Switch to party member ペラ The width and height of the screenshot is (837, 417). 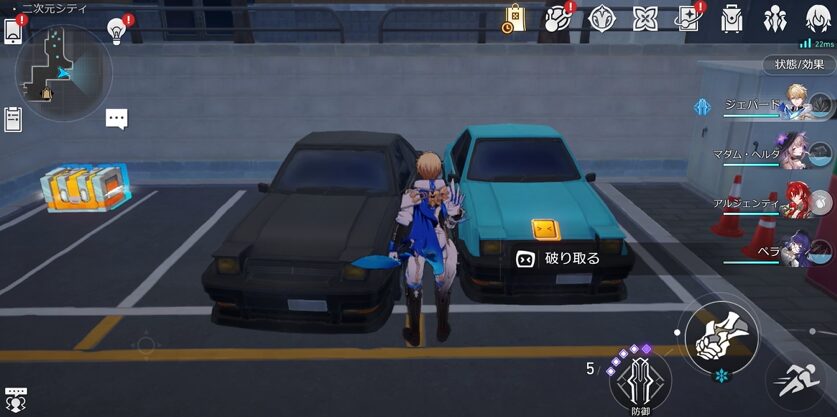[x=798, y=249]
